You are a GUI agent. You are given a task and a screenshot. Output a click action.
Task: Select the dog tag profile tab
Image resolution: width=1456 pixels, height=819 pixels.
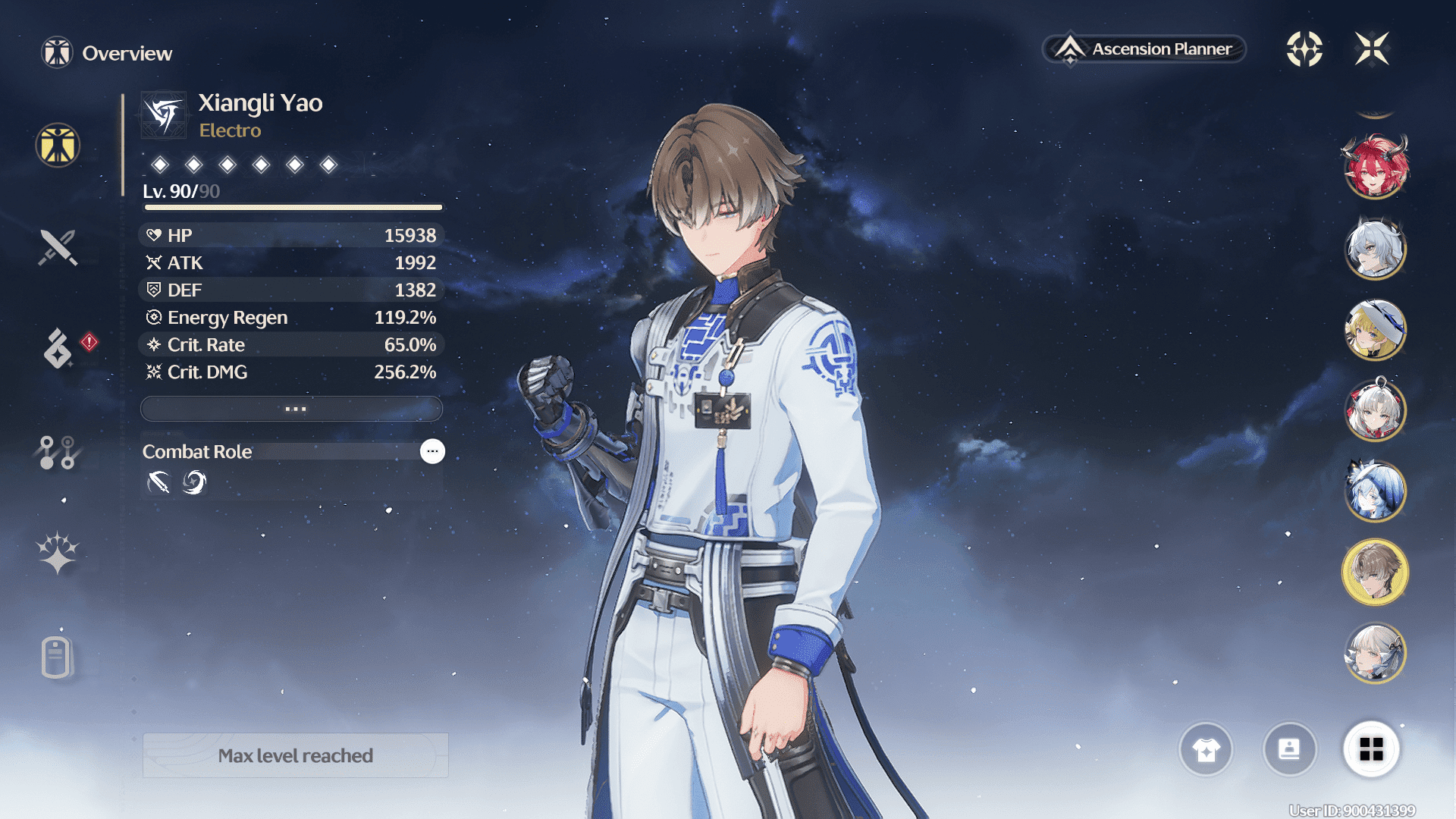pyautogui.click(x=57, y=657)
